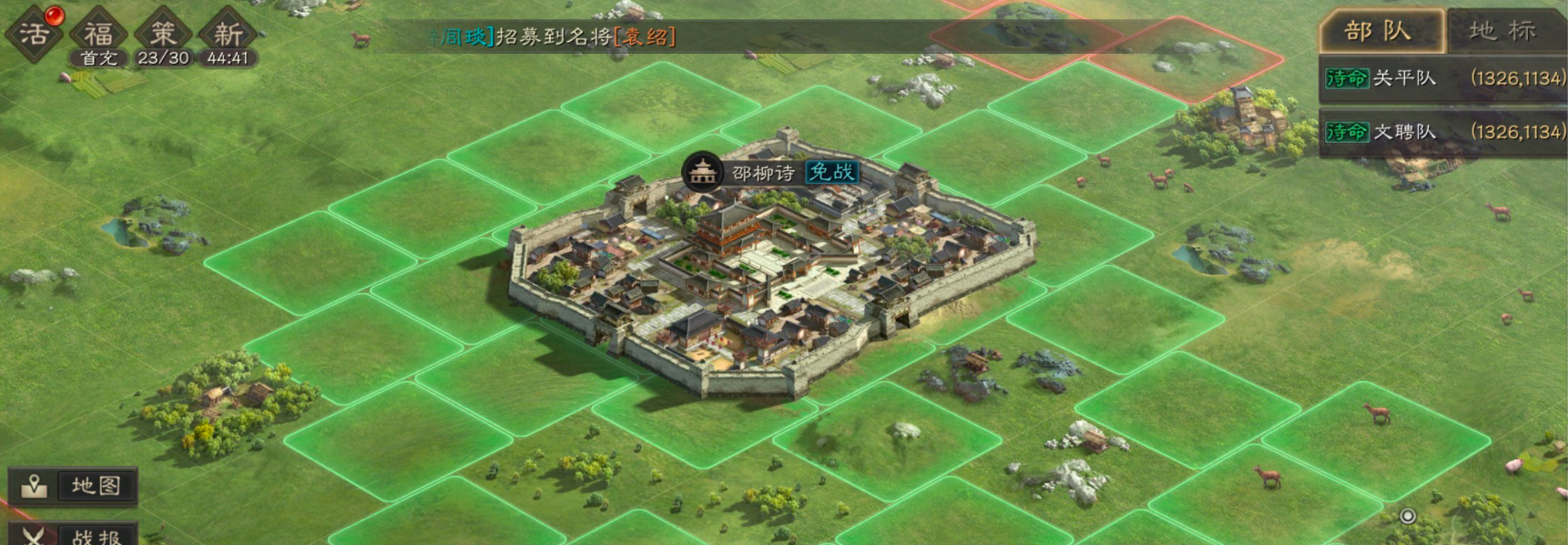The height and width of the screenshot is (545, 1568).
Task: Switch to the 地标 landmarks tab
Action: click(x=1503, y=31)
